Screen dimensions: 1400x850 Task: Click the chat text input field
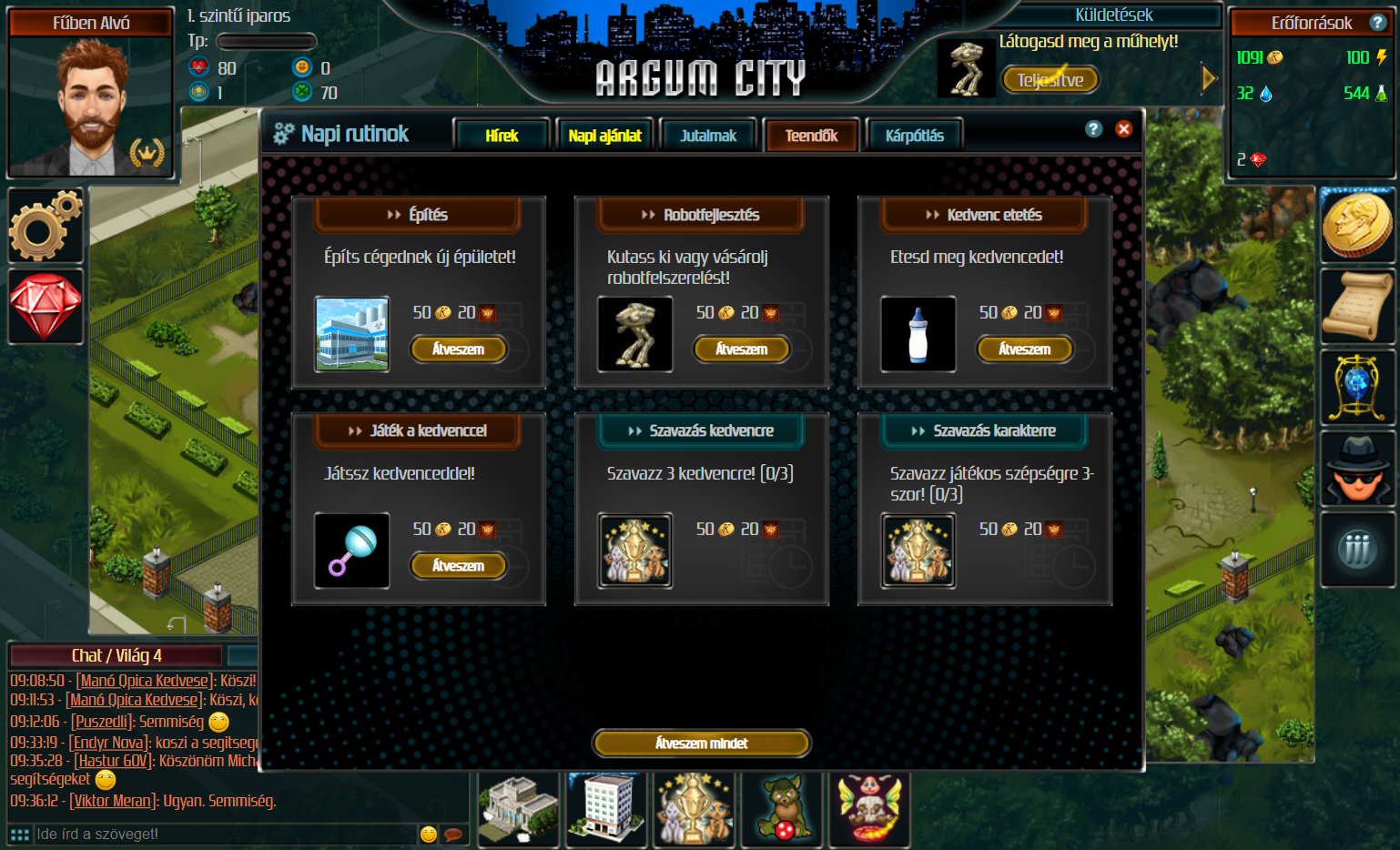click(x=228, y=833)
